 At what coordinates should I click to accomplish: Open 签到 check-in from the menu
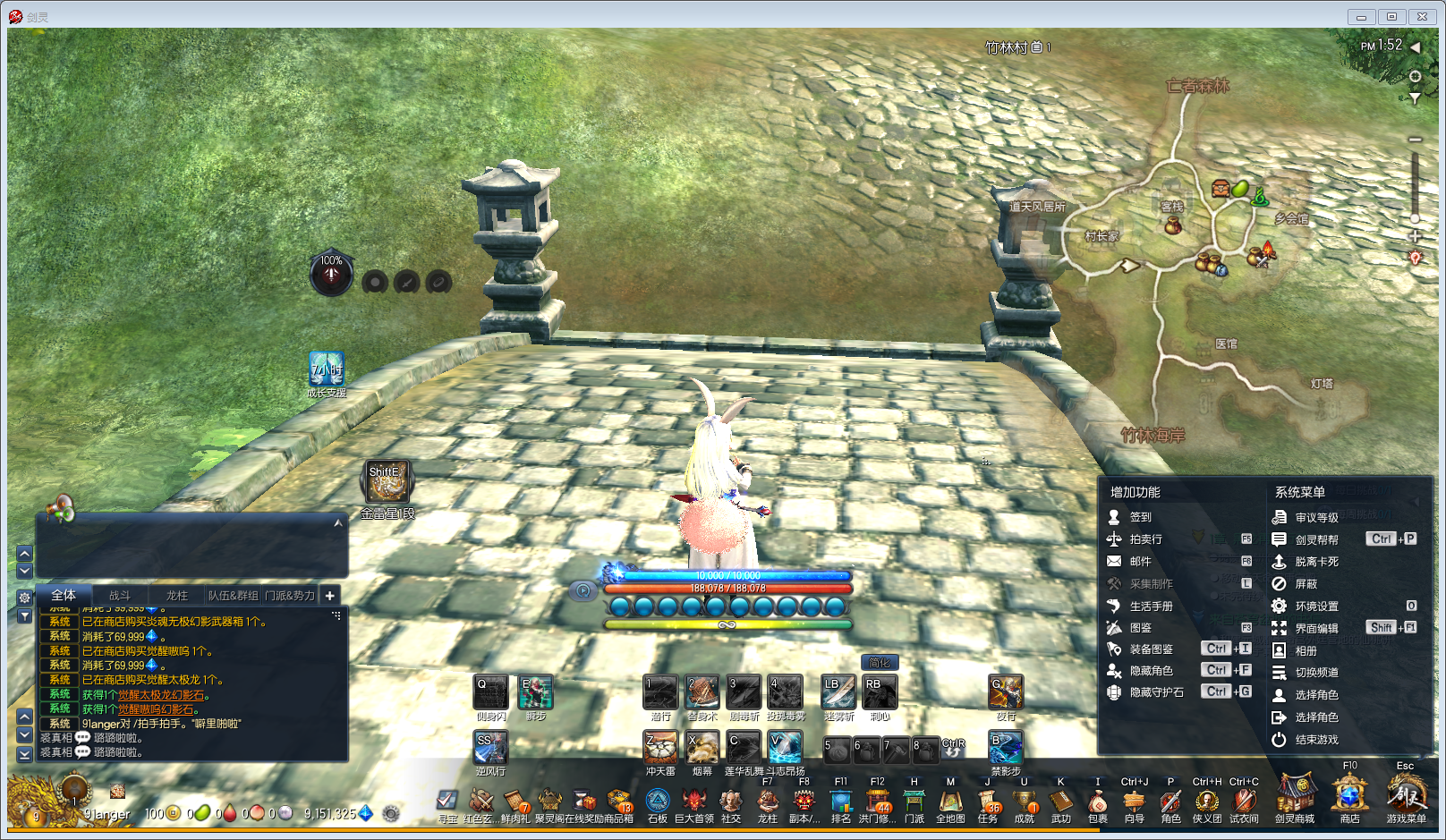pyautogui.click(x=1139, y=517)
